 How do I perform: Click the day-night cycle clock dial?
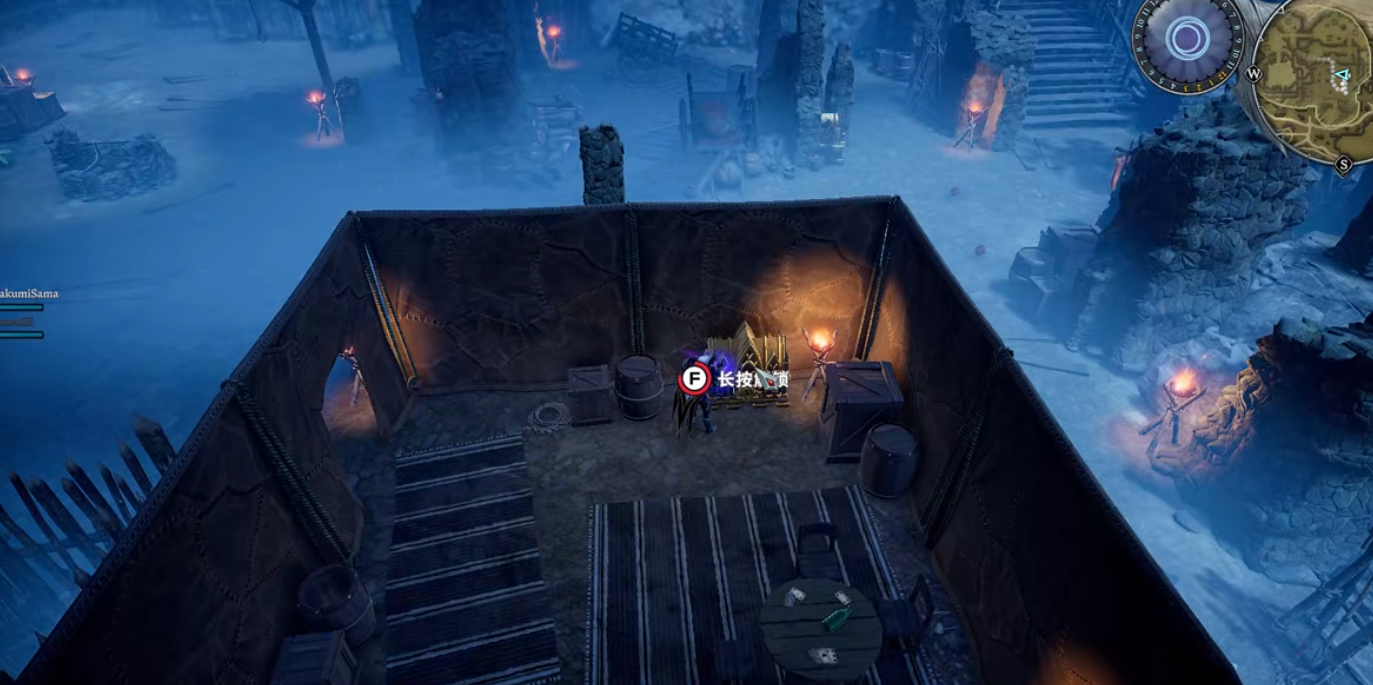tap(1187, 42)
